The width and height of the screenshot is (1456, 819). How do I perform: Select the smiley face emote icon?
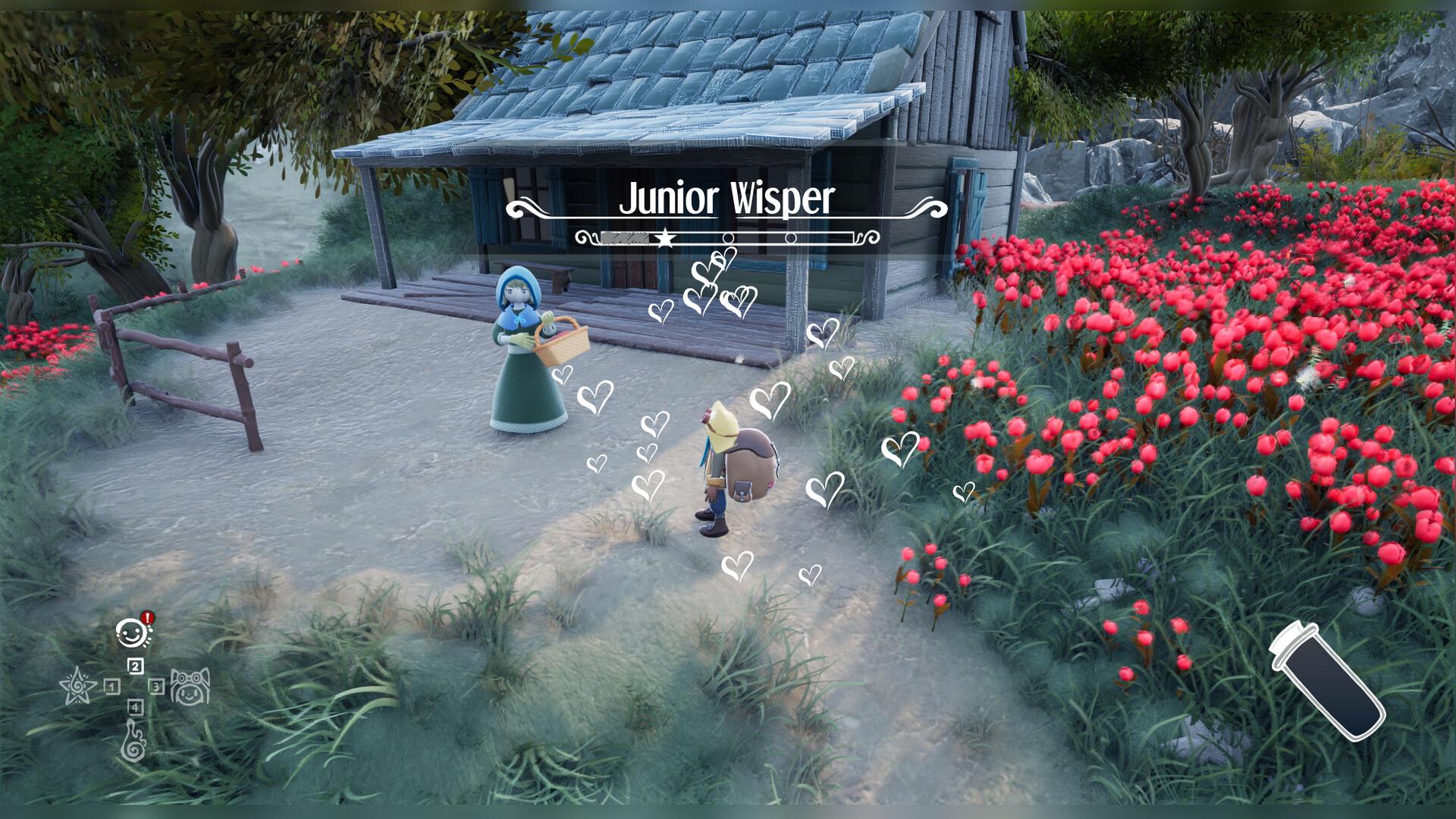130,634
